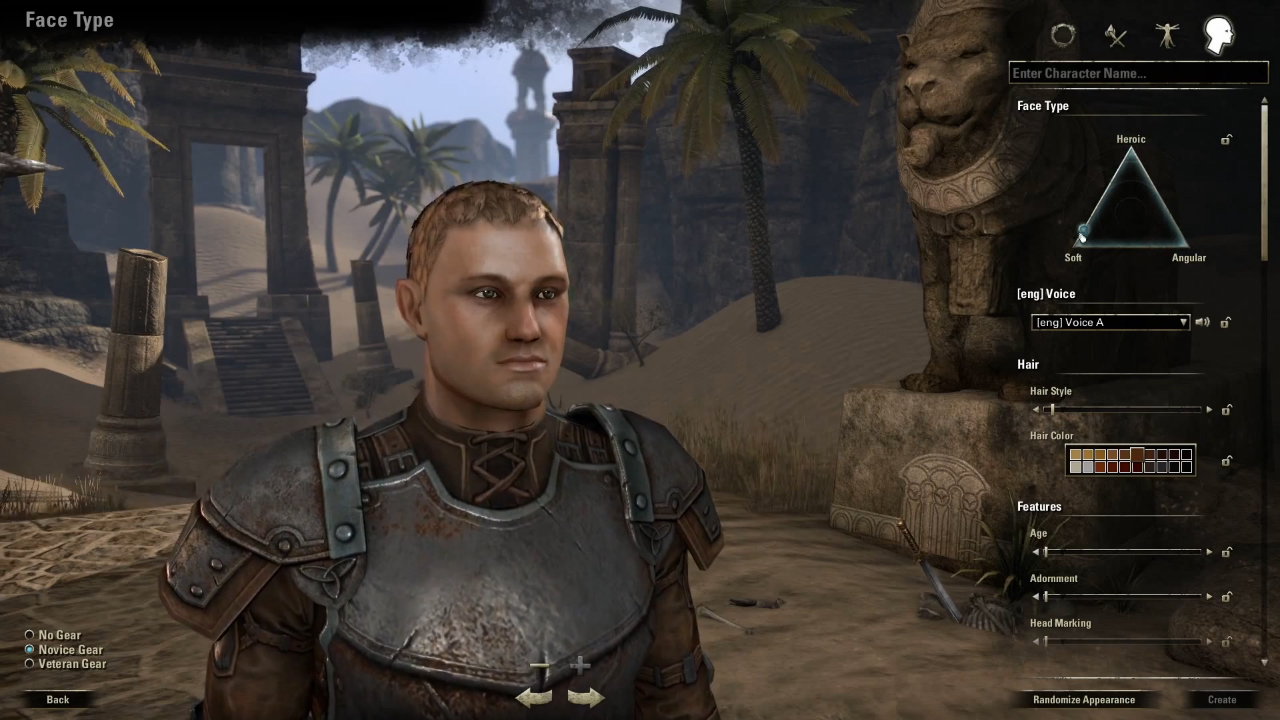Screen dimensions: 1280x720
Task: Switch to the face customization head tab
Action: 1218,36
